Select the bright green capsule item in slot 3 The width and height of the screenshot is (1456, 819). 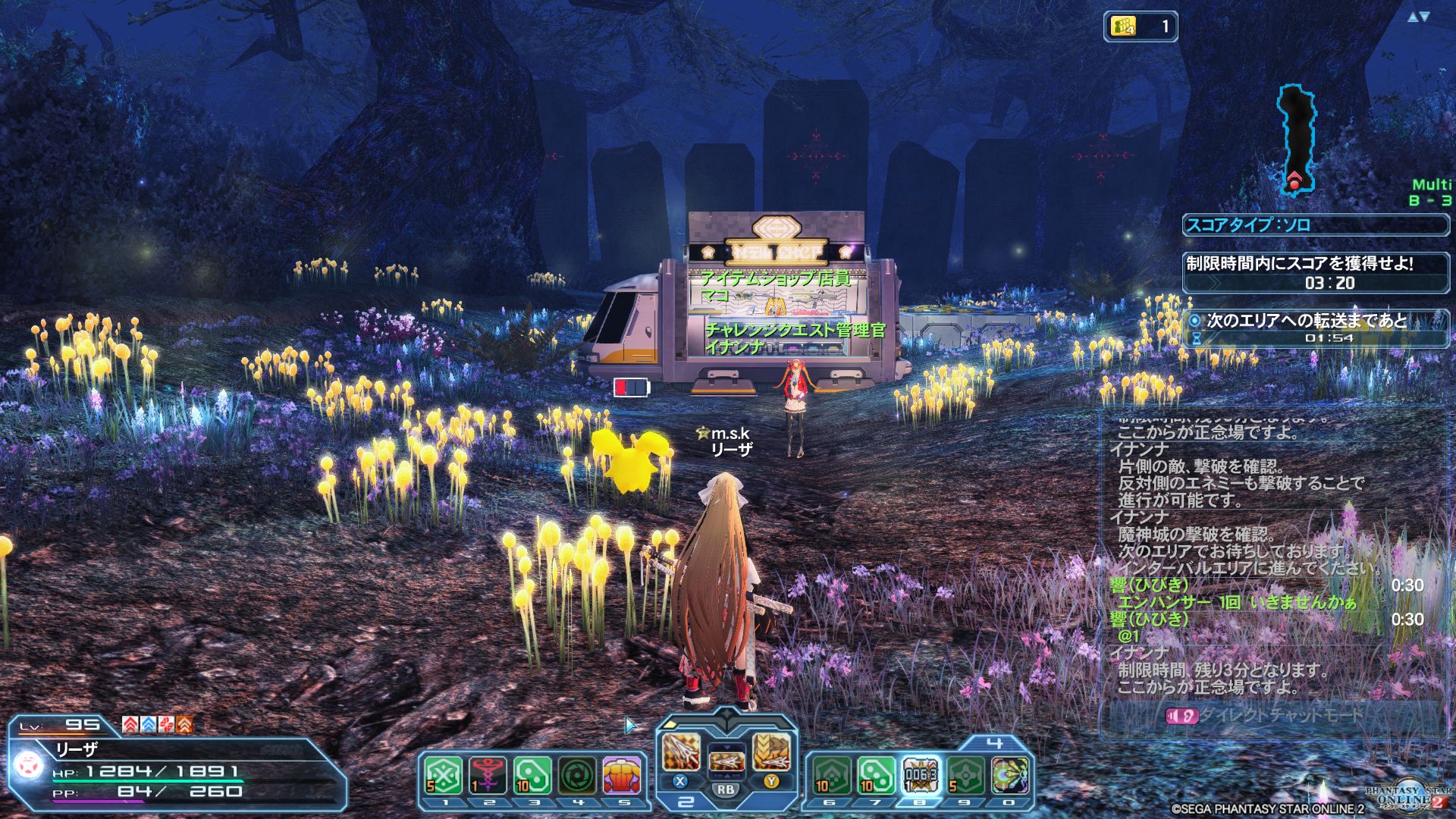pos(532,776)
